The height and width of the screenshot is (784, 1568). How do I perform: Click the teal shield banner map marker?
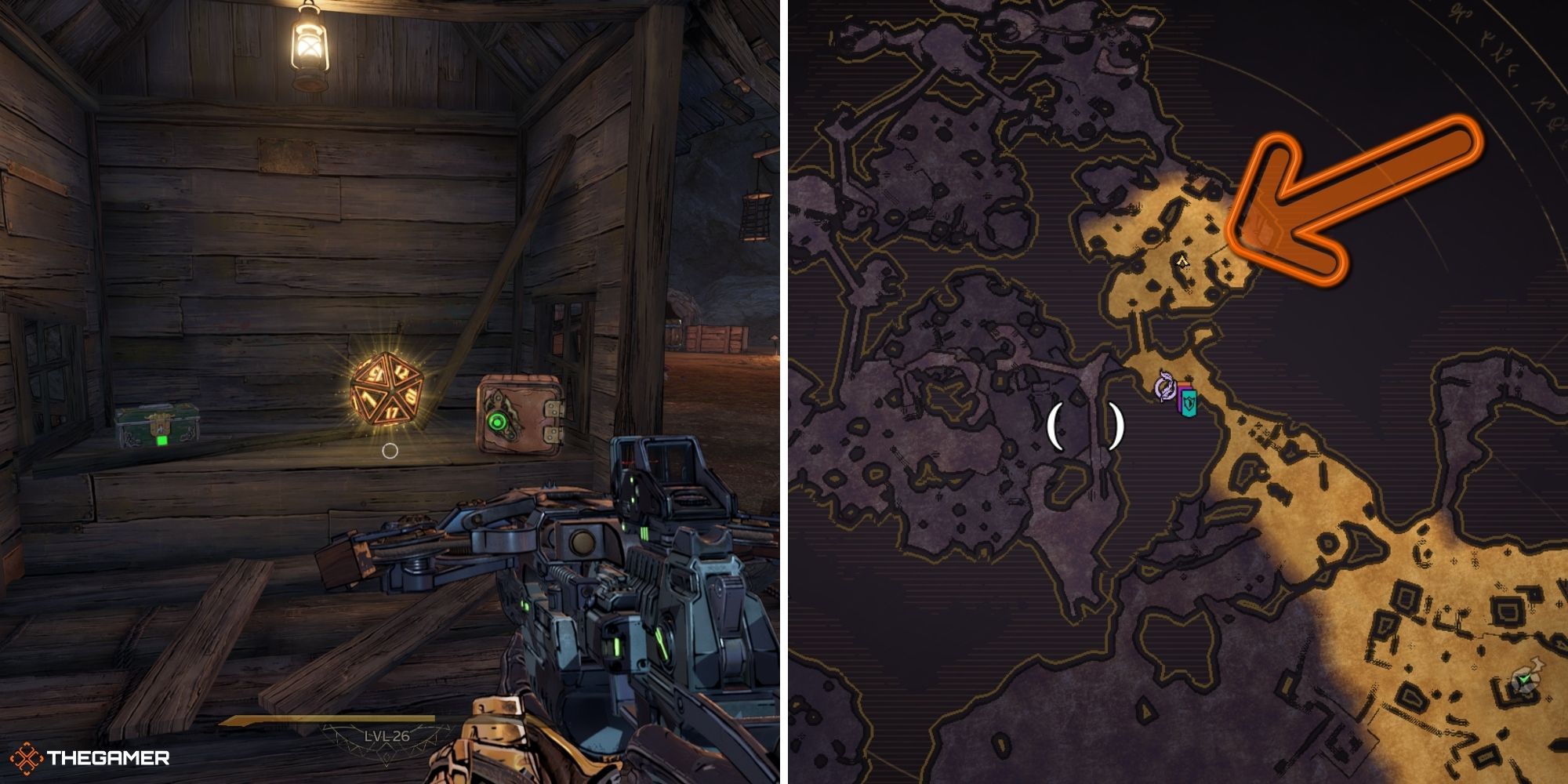(1189, 403)
